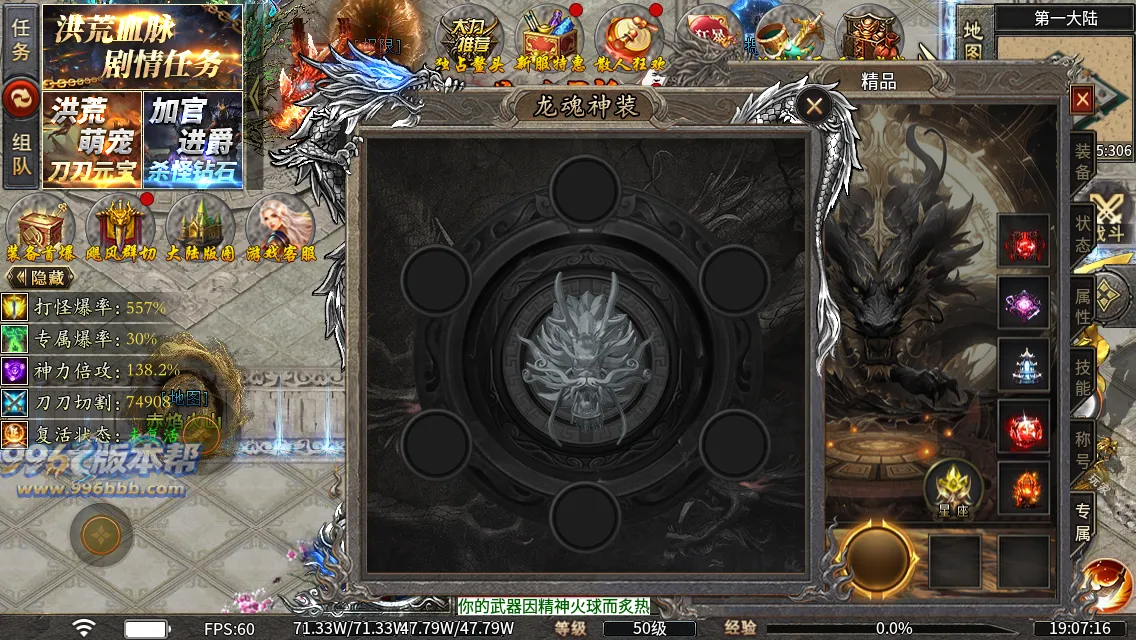Open the 游戏客服 customer service icon
The width and height of the screenshot is (1136, 640).
pos(279,228)
